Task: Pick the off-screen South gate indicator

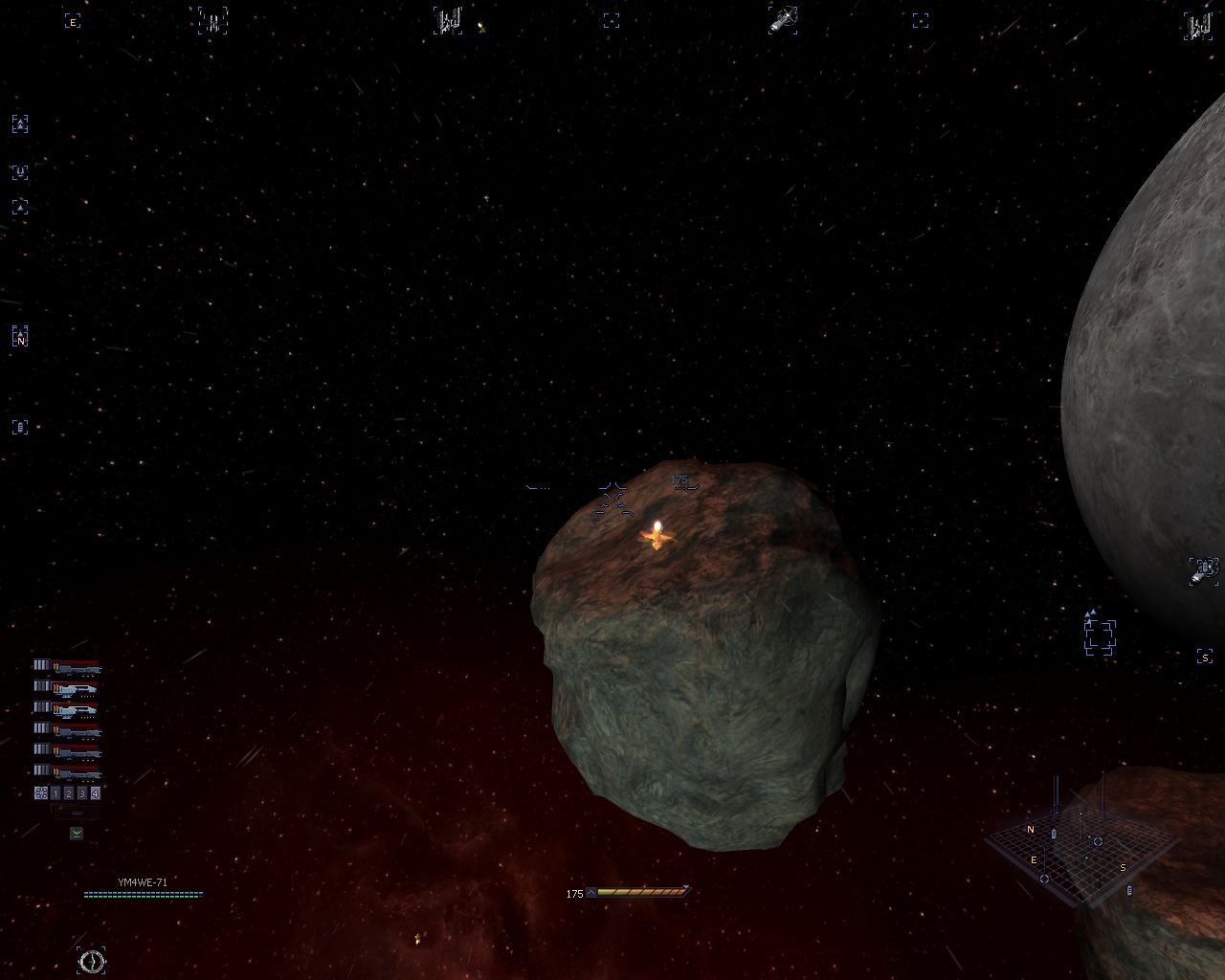Action: [1205, 657]
